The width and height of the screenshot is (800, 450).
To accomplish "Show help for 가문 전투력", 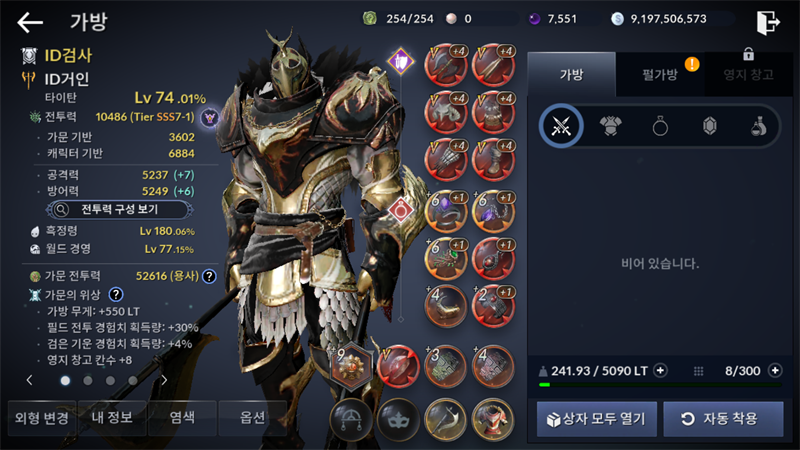I will 209,276.
